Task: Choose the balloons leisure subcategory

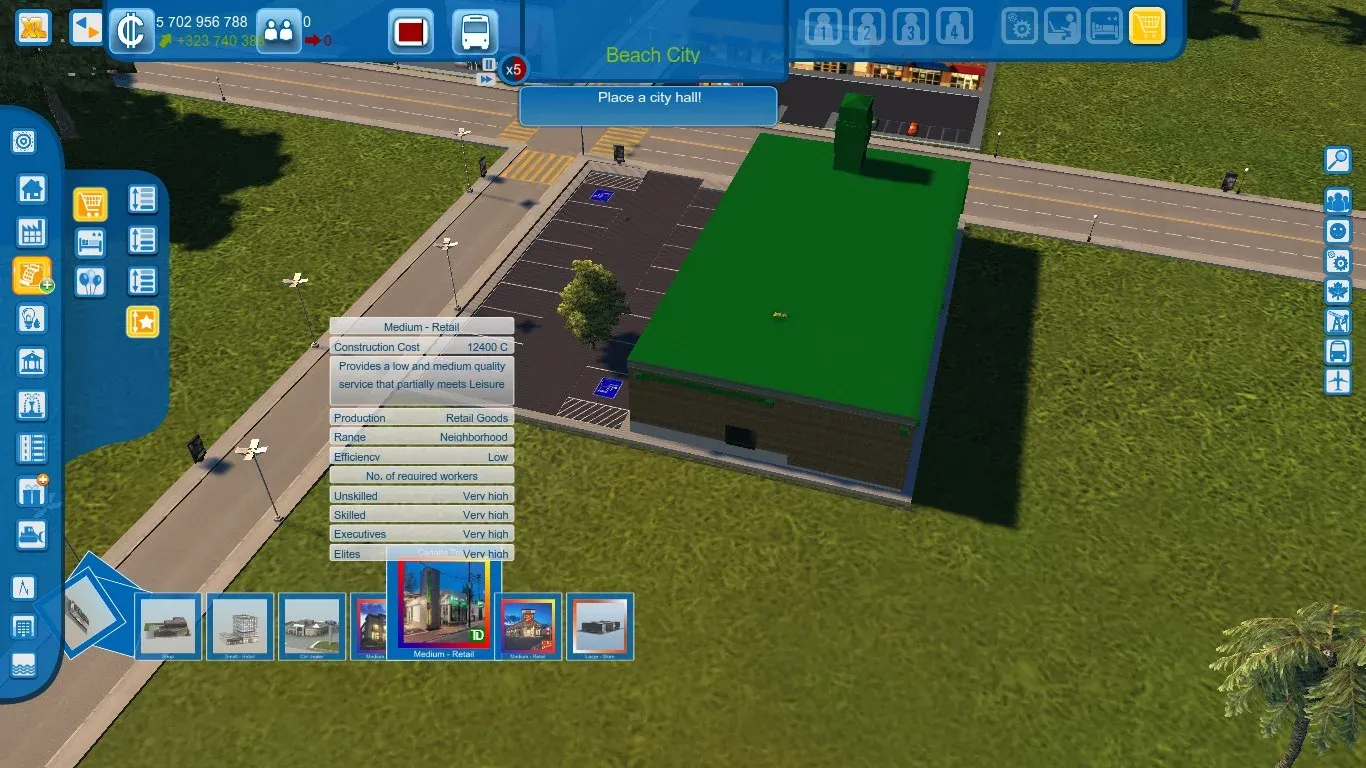Action: click(x=90, y=282)
